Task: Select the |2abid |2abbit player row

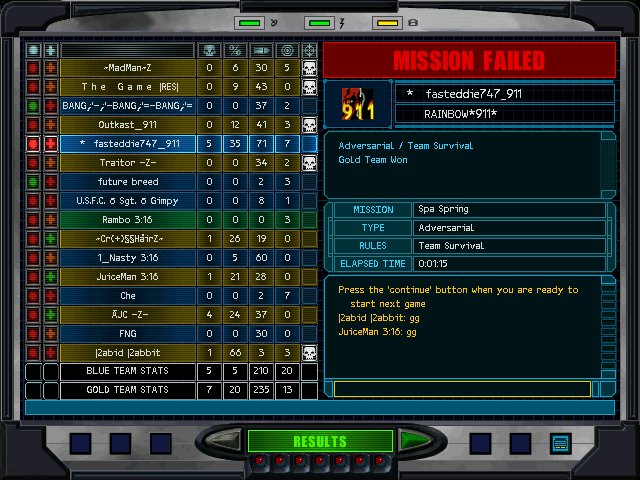Action: [x=127, y=353]
